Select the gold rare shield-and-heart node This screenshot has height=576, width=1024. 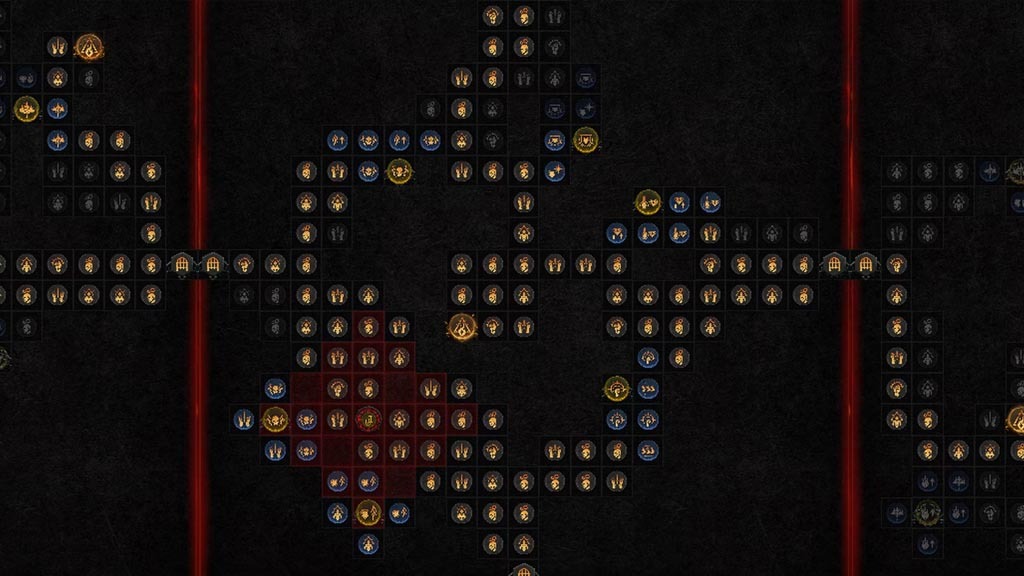pyautogui.click(x=585, y=140)
